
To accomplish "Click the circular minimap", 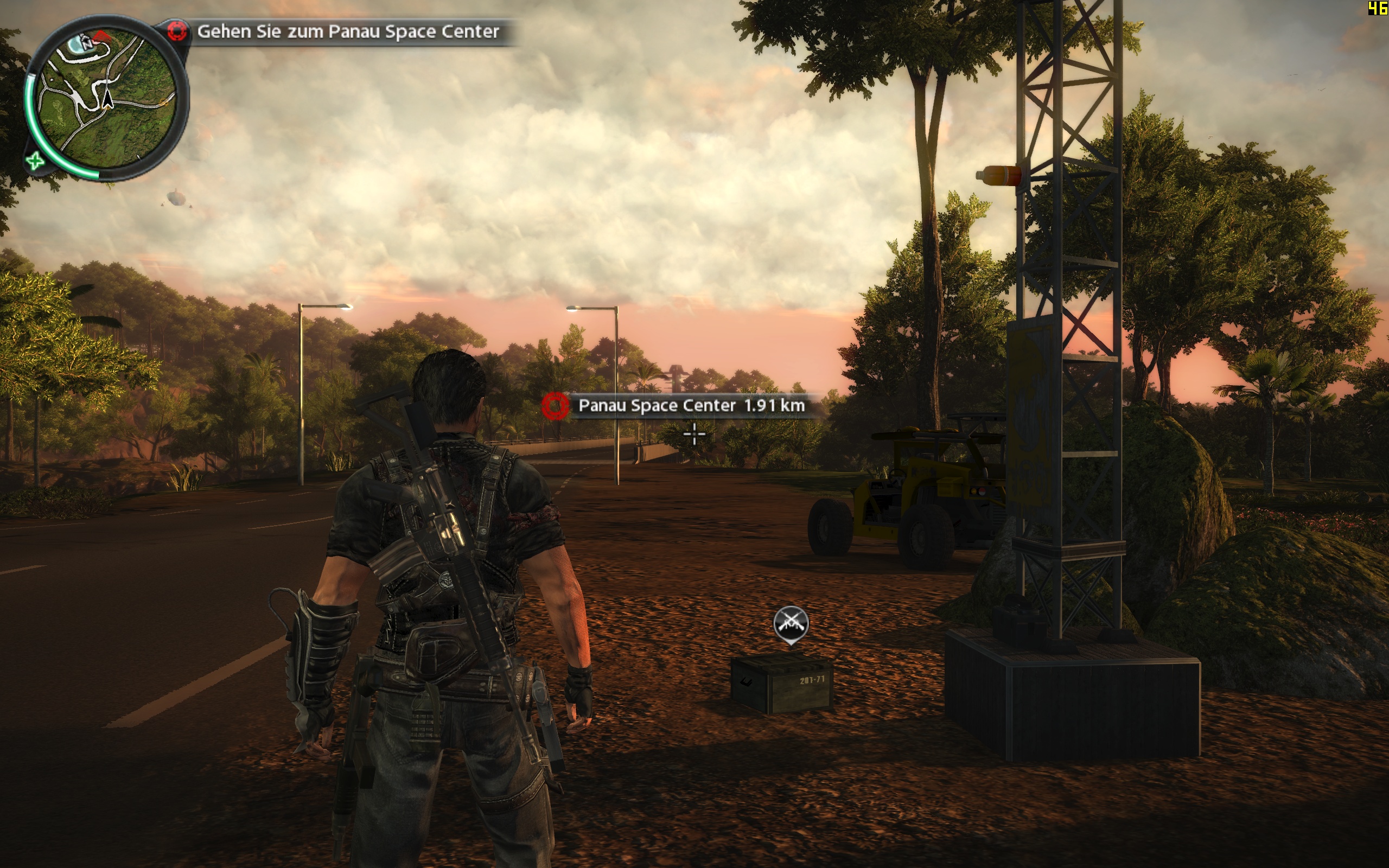I will click(x=106, y=98).
